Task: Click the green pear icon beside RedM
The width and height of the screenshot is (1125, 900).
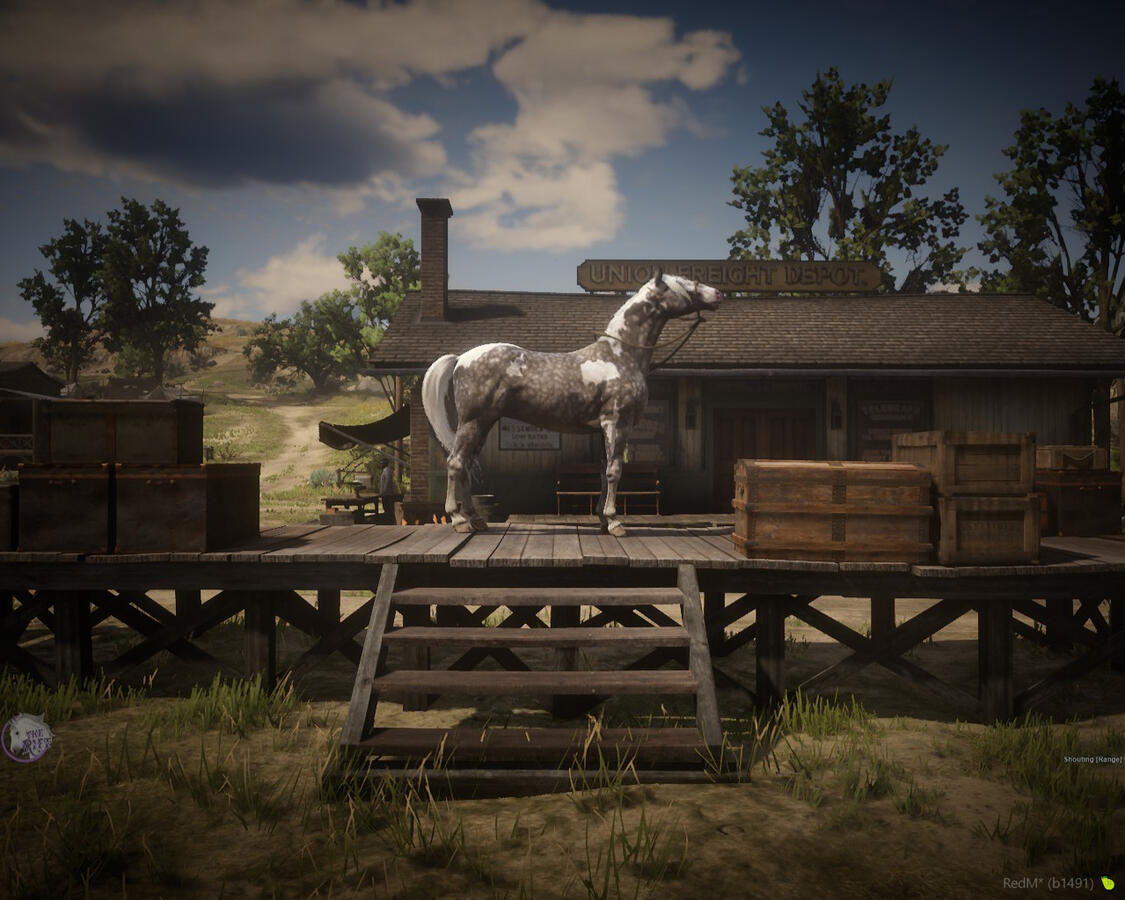Action: click(1107, 883)
